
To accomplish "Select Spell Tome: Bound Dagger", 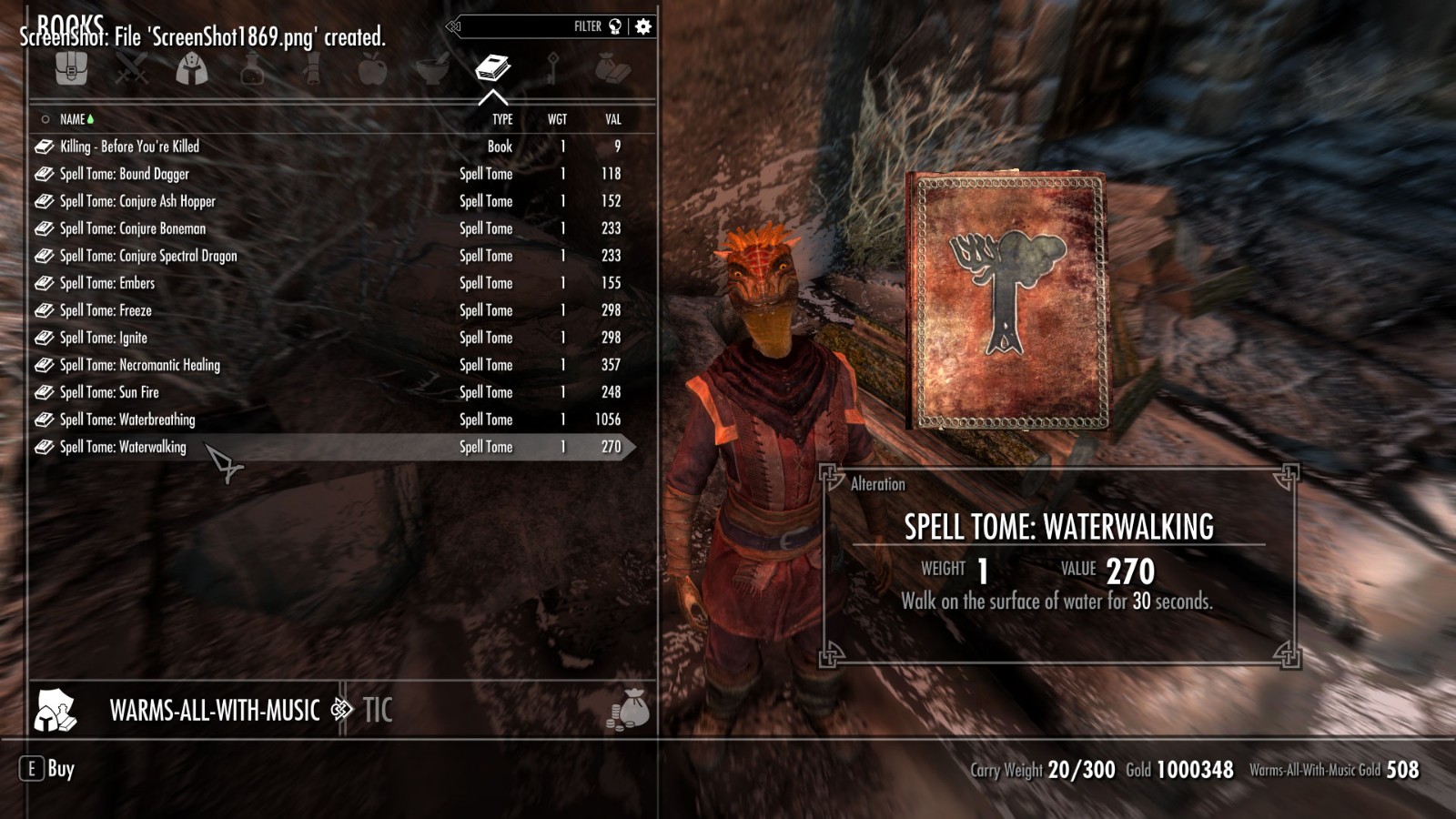I will coord(125,174).
